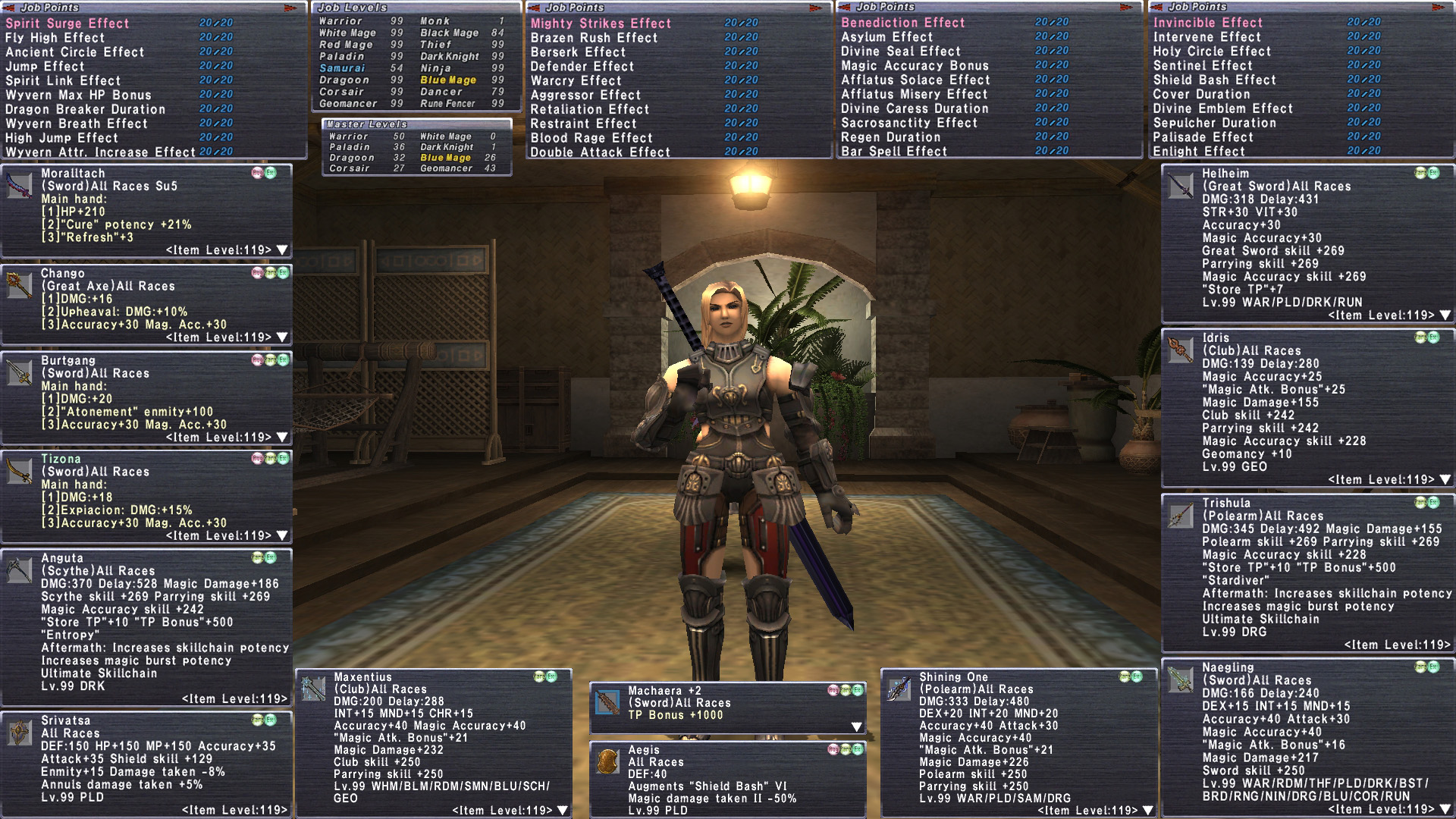Select the Palisade Effect entry
Screen dimensions: 1456x819
pyautogui.click(x=1203, y=137)
